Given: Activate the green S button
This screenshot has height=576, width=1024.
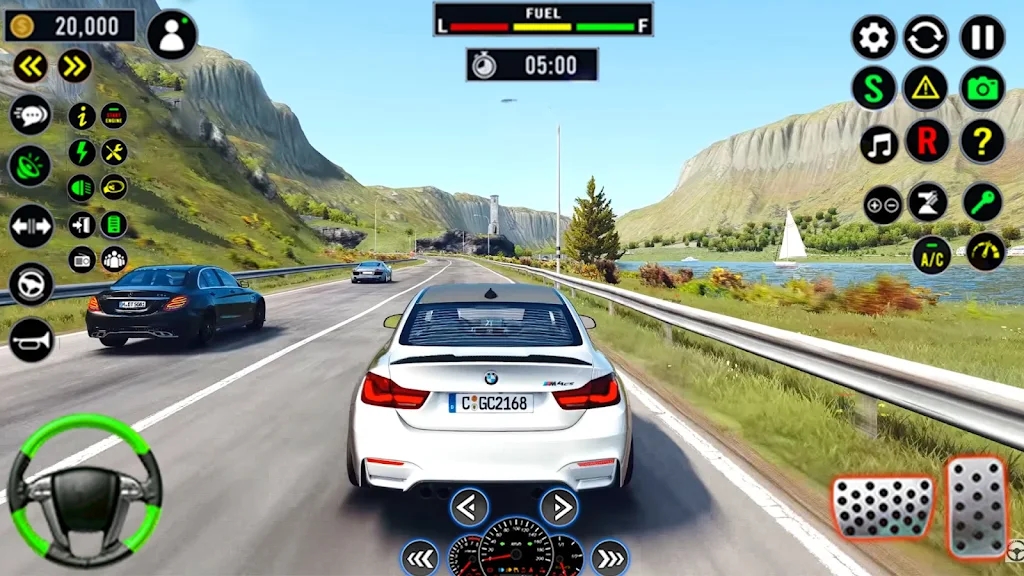Looking at the screenshot, I should click(x=874, y=89).
